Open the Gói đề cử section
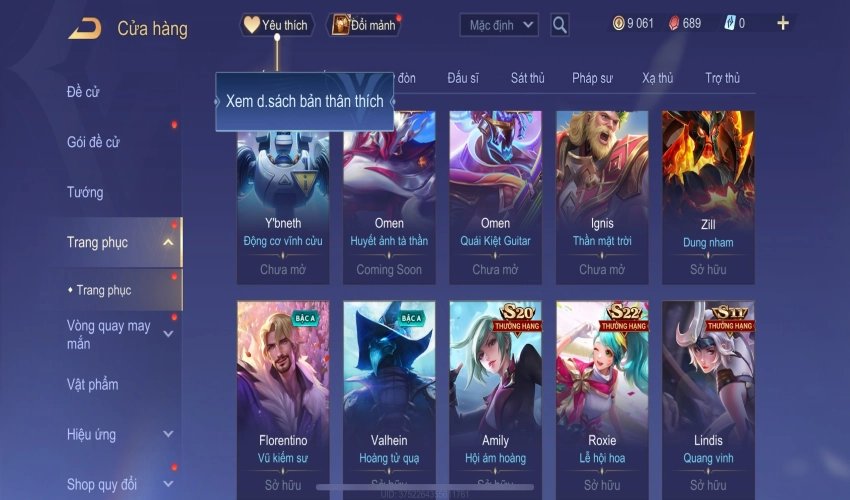This screenshot has height=500, width=850. [x=93, y=142]
